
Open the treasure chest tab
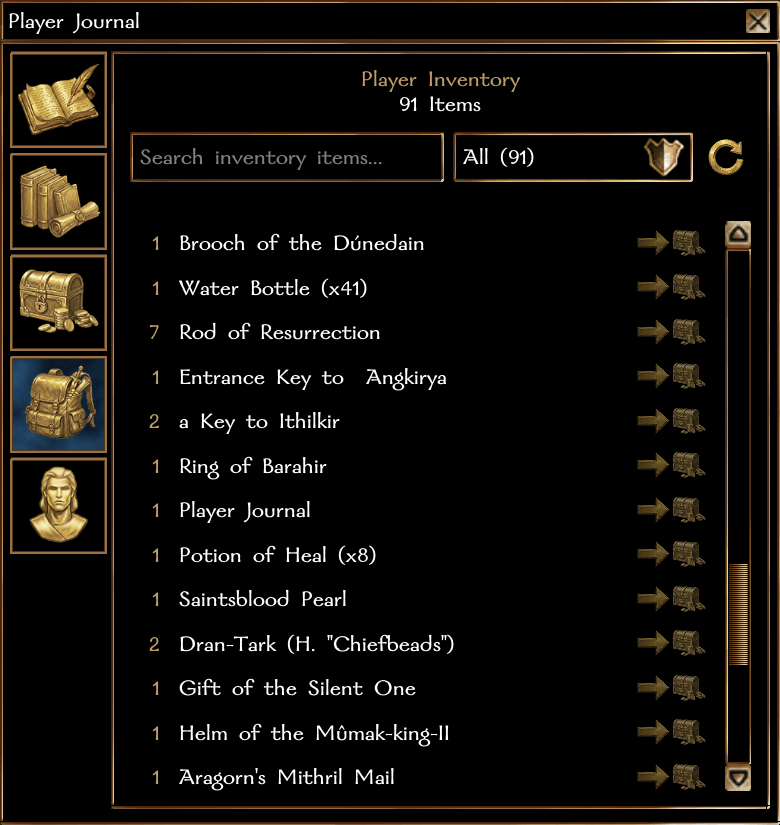pos(58,302)
